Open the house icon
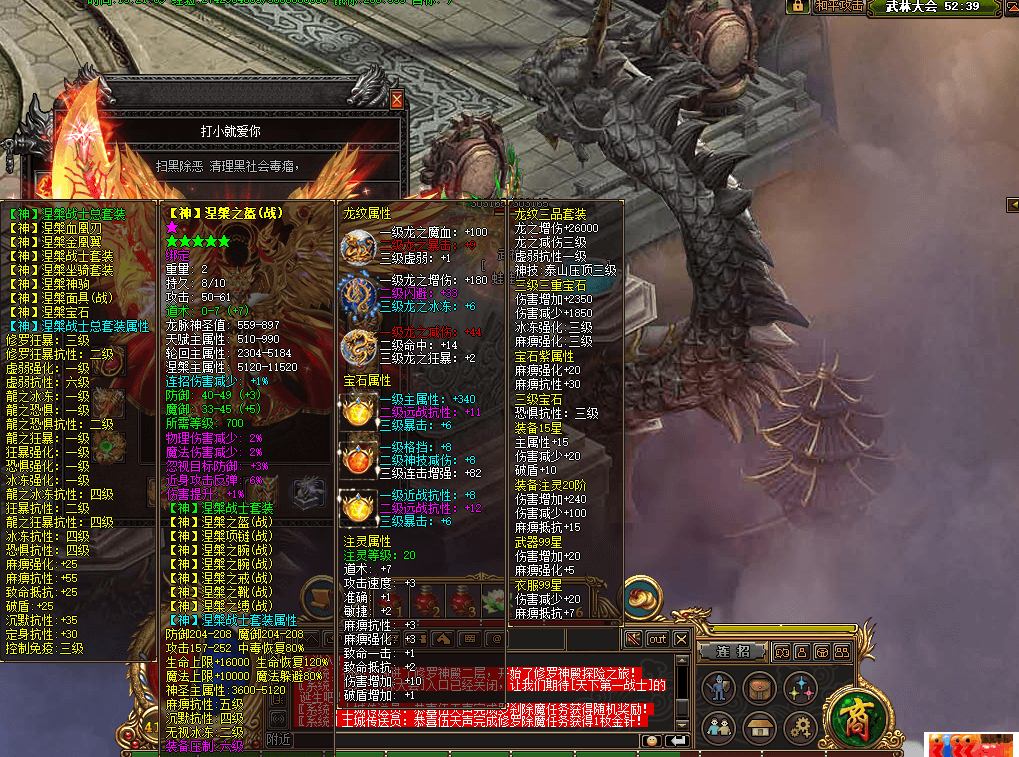This screenshot has height=757, width=1019. click(x=760, y=726)
